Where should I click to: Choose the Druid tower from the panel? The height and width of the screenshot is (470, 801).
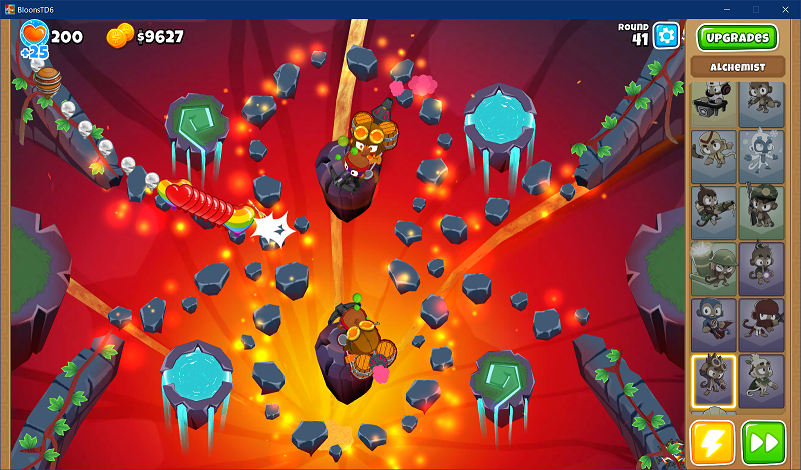coord(762,381)
